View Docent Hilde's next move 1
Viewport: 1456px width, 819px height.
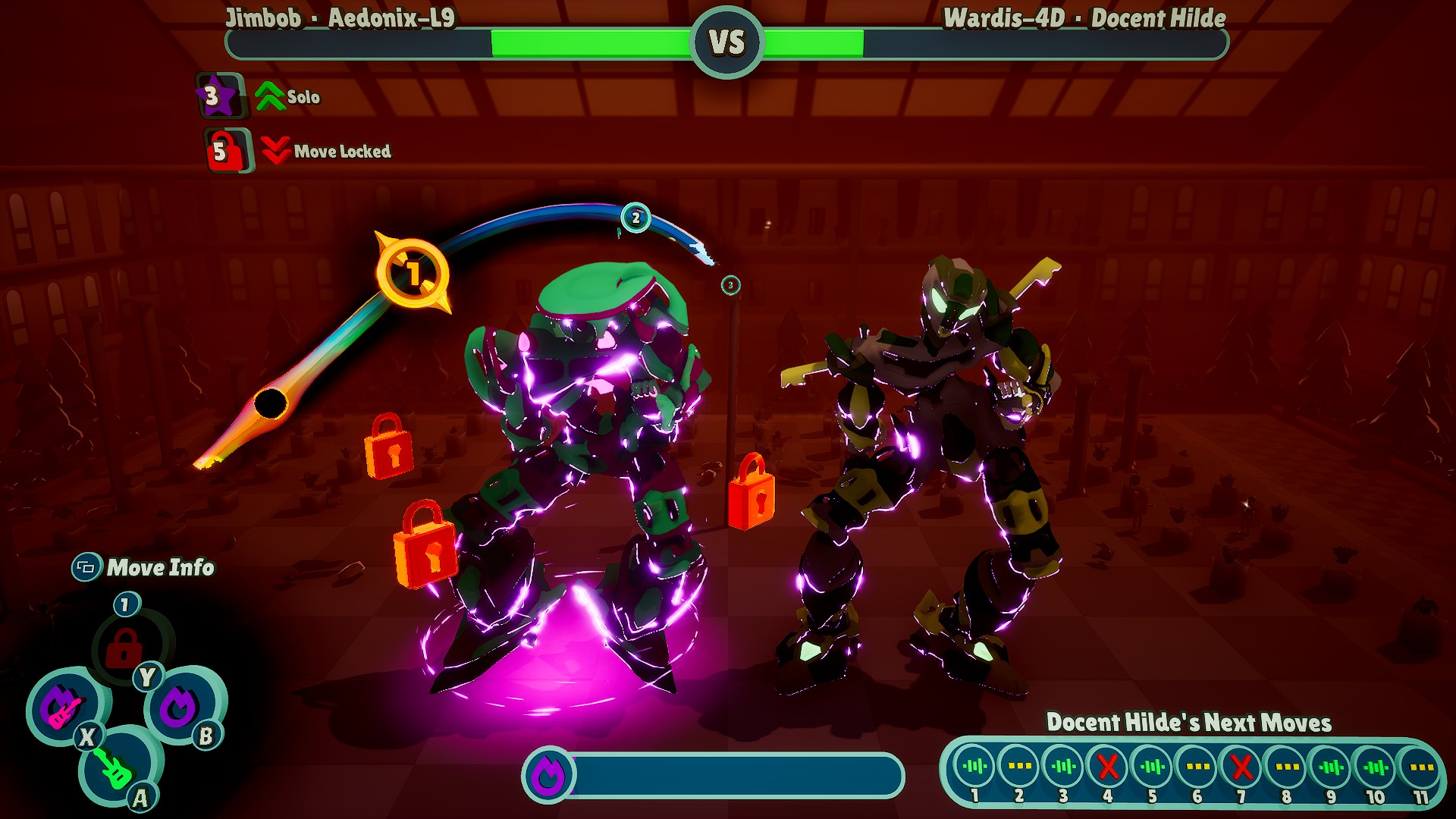(x=974, y=767)
